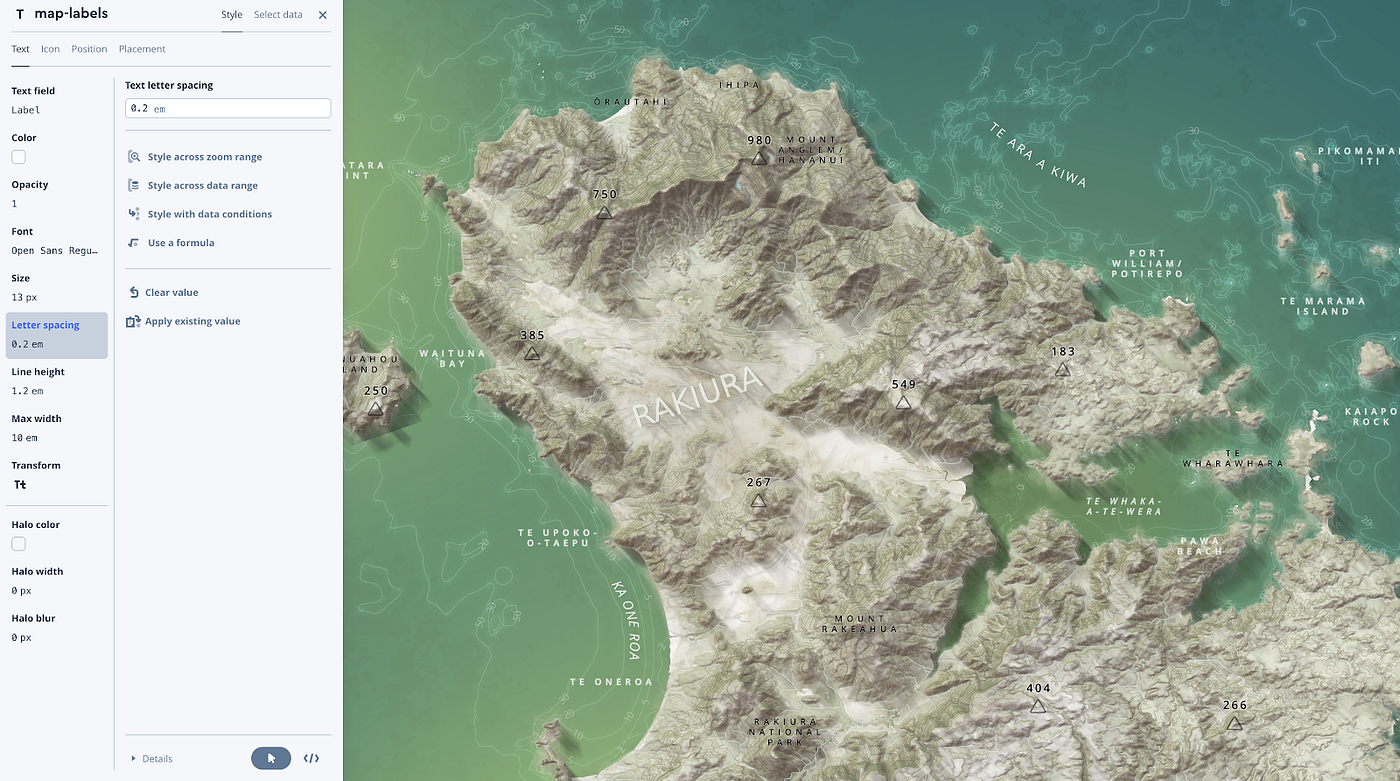
Task: Select the Apply existing value icon
Action: (133, 320)
